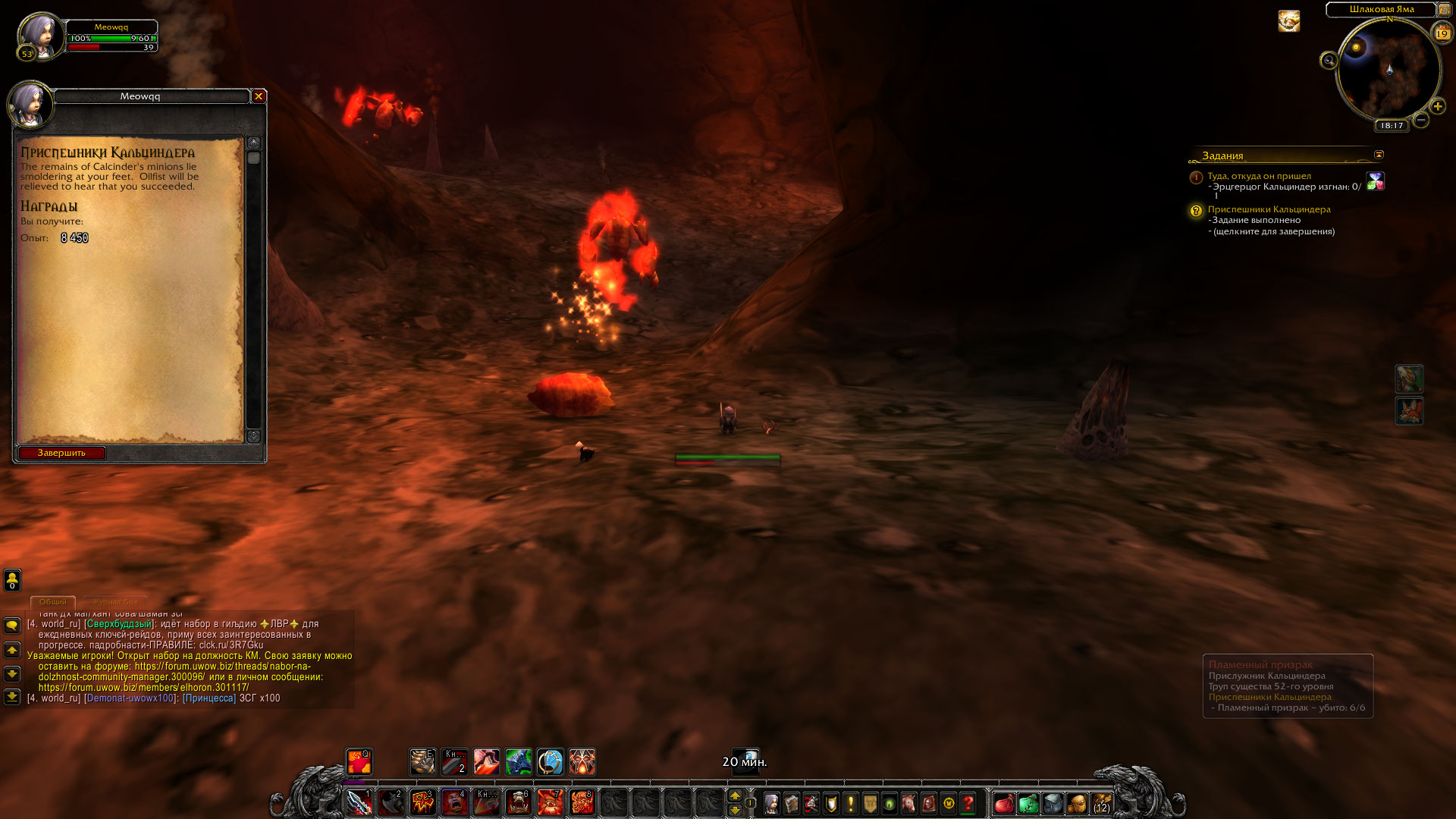Image resolution: width=1456 pixels, height=819 pixels.
Task: Open the chat menu speech bubble button
Action: click(12, 626)
